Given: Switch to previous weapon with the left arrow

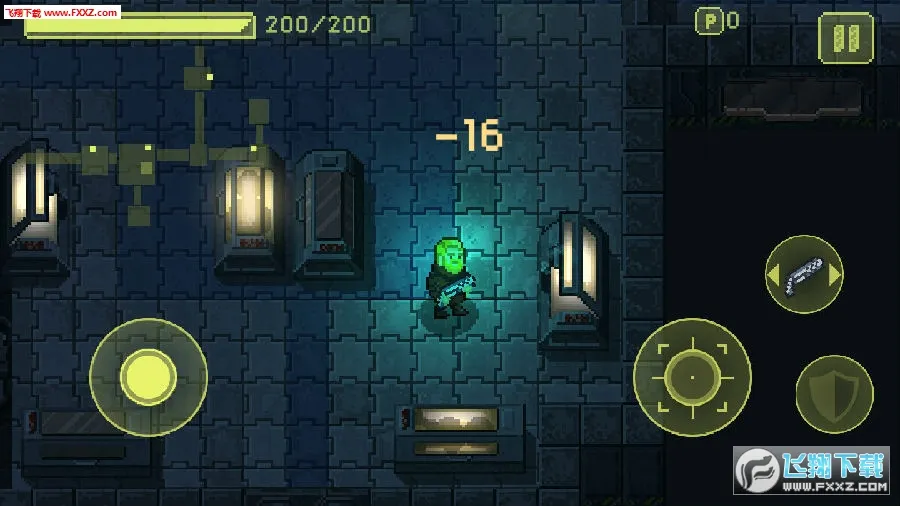Looking at the screenshot, I should point(773,274).
